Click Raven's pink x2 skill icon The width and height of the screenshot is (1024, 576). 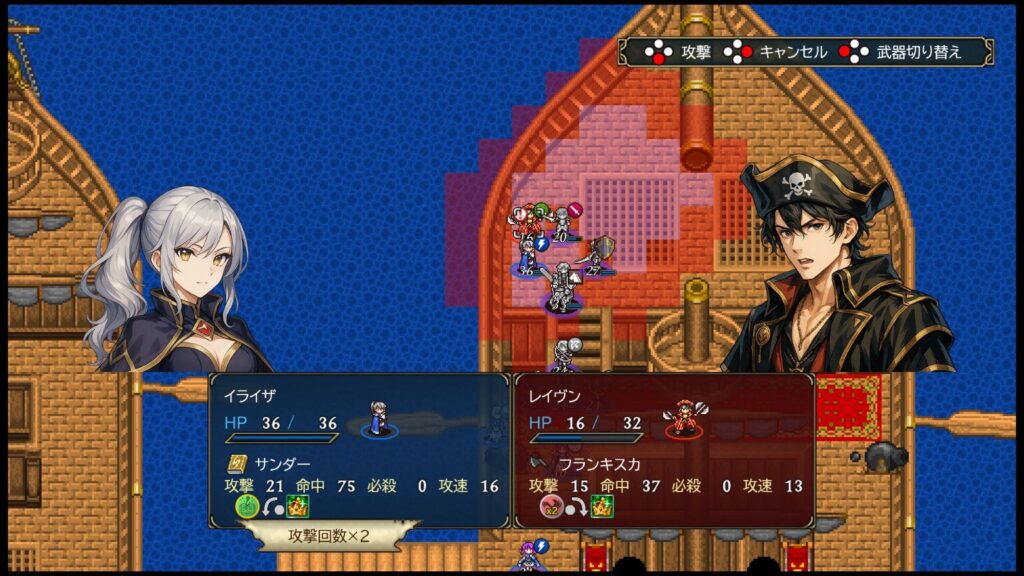pos(551,507)
